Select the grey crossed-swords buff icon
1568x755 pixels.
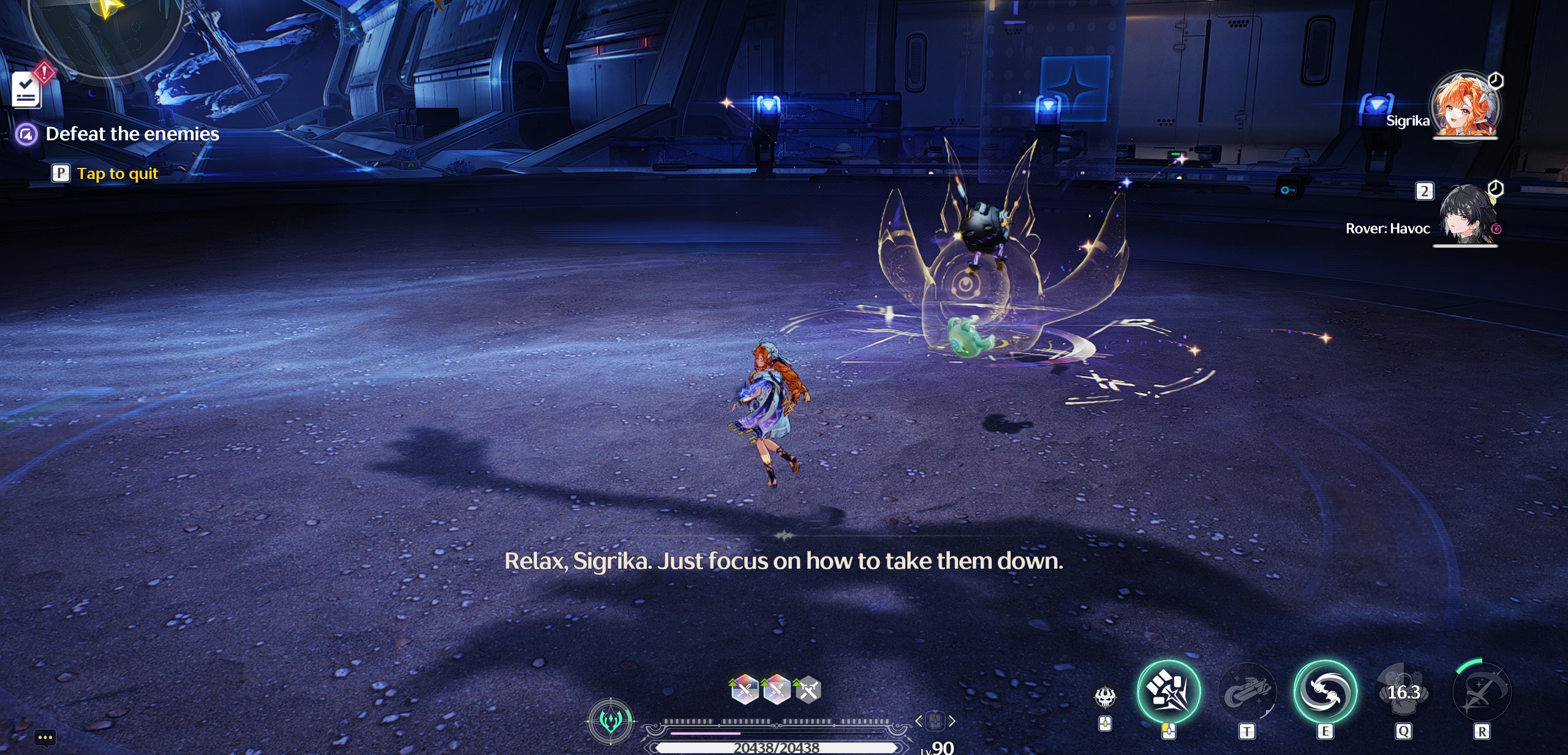click(x=809, y=690)
